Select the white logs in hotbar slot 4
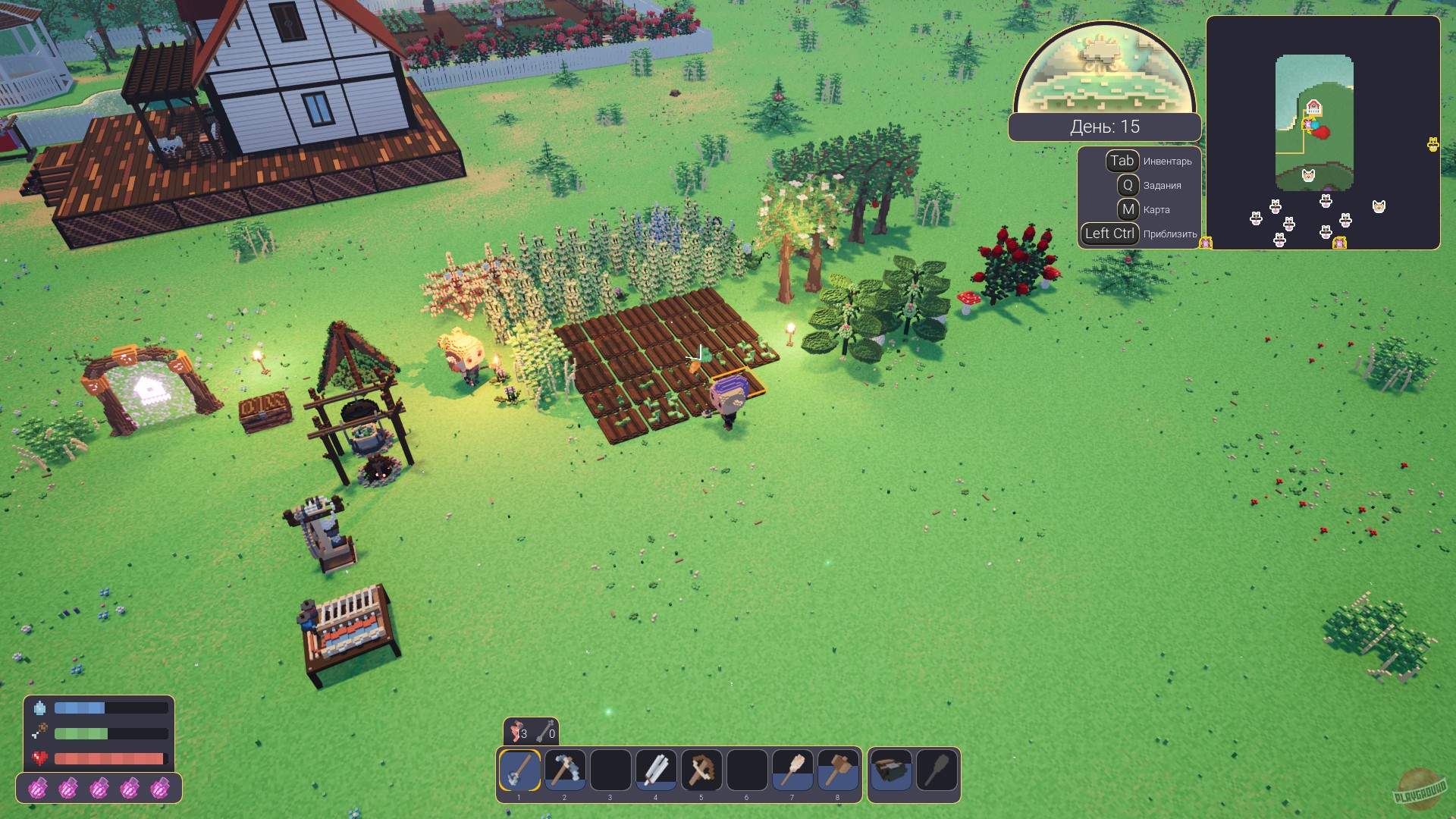 point(655,770)
